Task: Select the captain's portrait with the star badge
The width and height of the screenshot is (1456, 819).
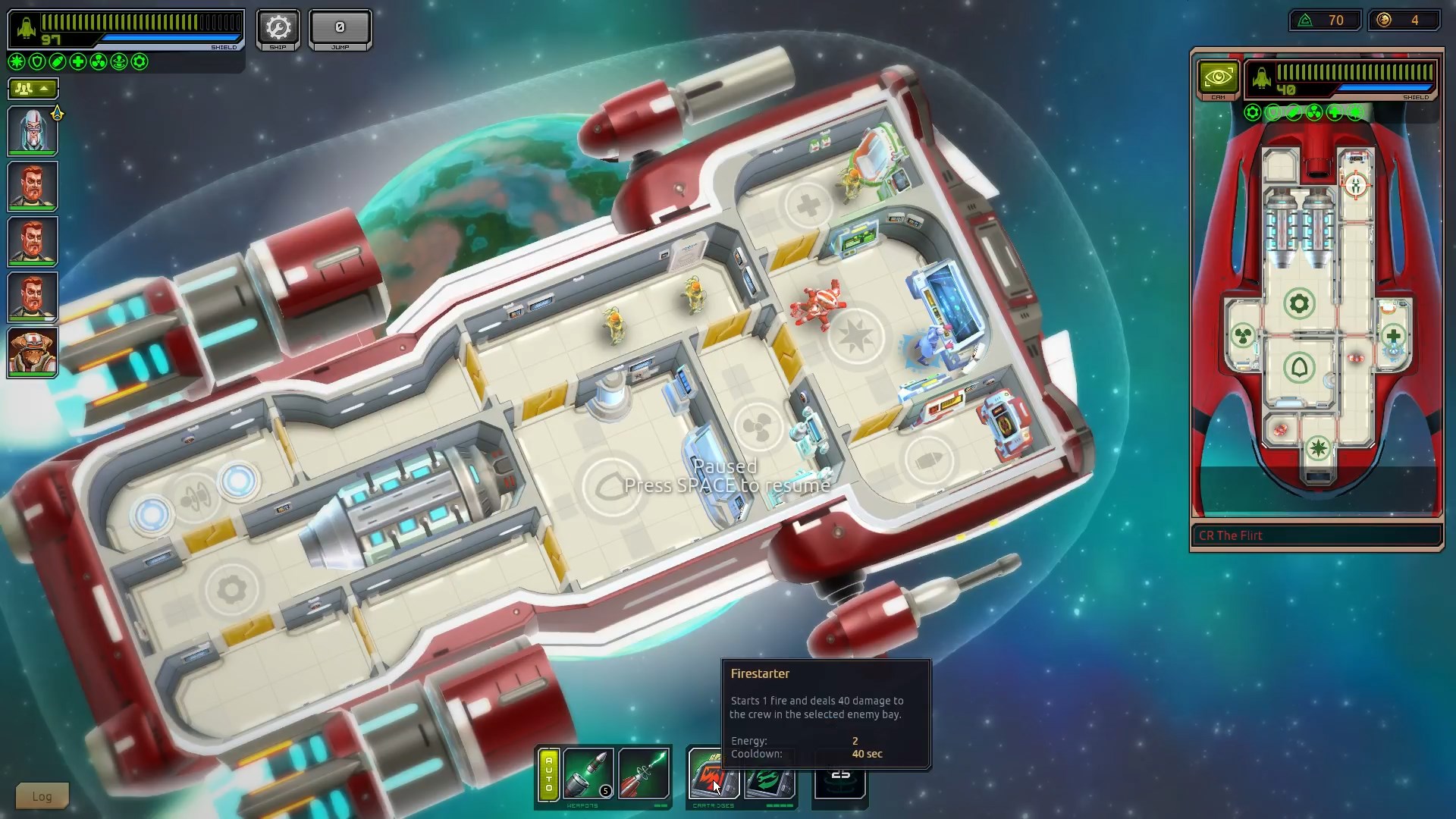Action: [33, 130]
